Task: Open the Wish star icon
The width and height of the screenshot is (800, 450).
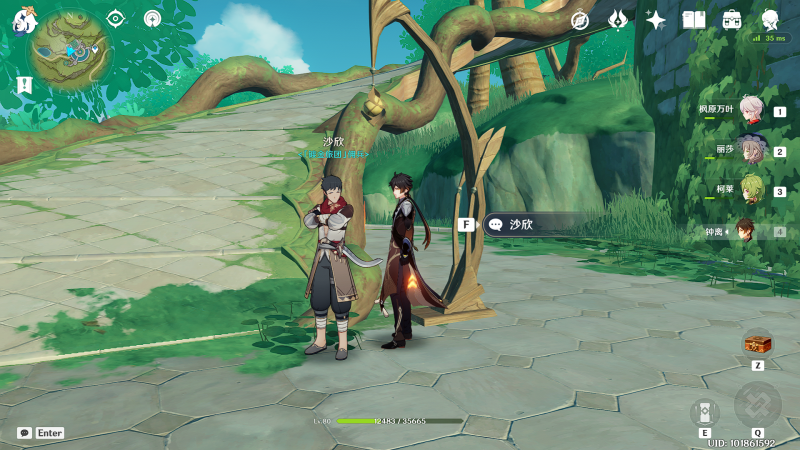Action: pos(656,20)
